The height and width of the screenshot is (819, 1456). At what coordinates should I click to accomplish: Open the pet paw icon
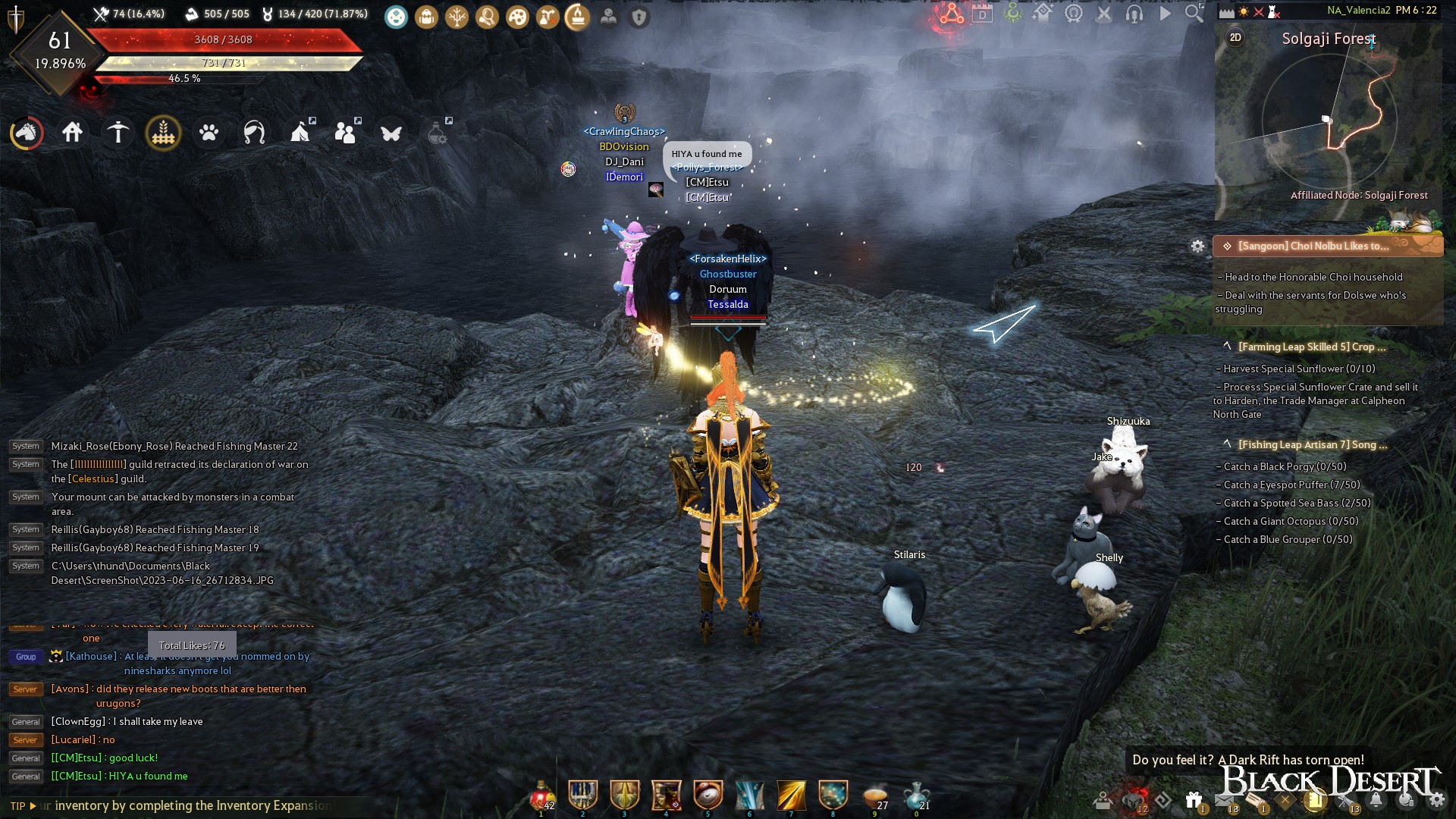209,132
